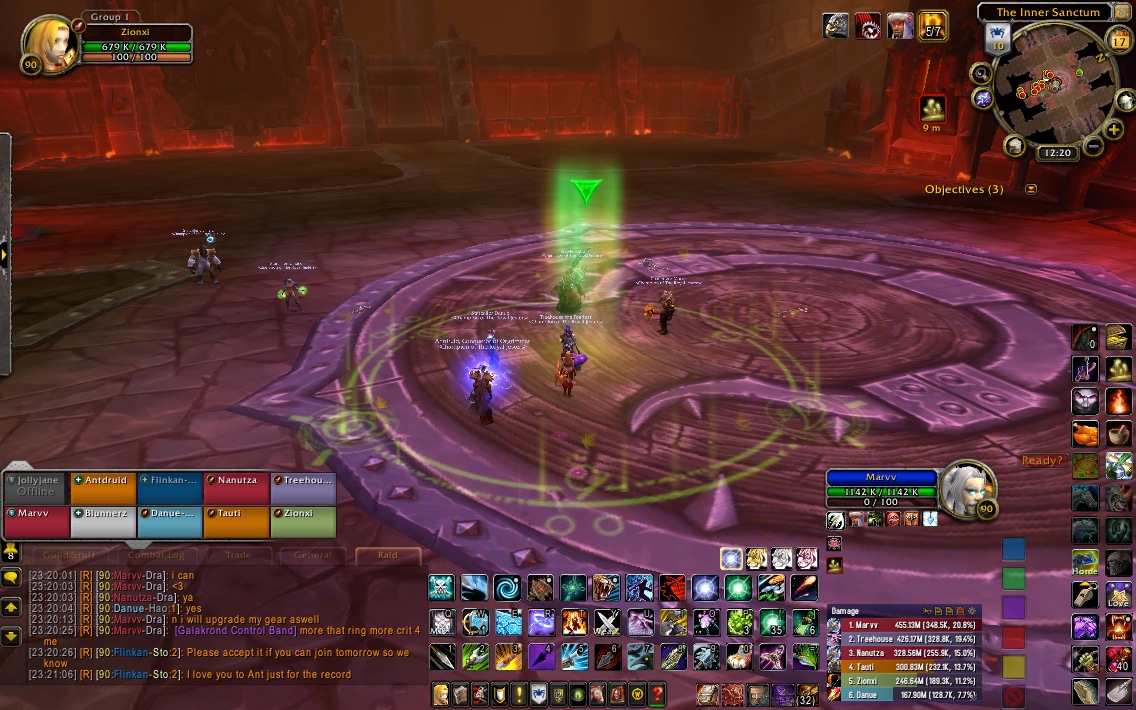Choose Blunnerz in the raid frames
Viewport: 1136px width, 710px height.
(102, 521)
